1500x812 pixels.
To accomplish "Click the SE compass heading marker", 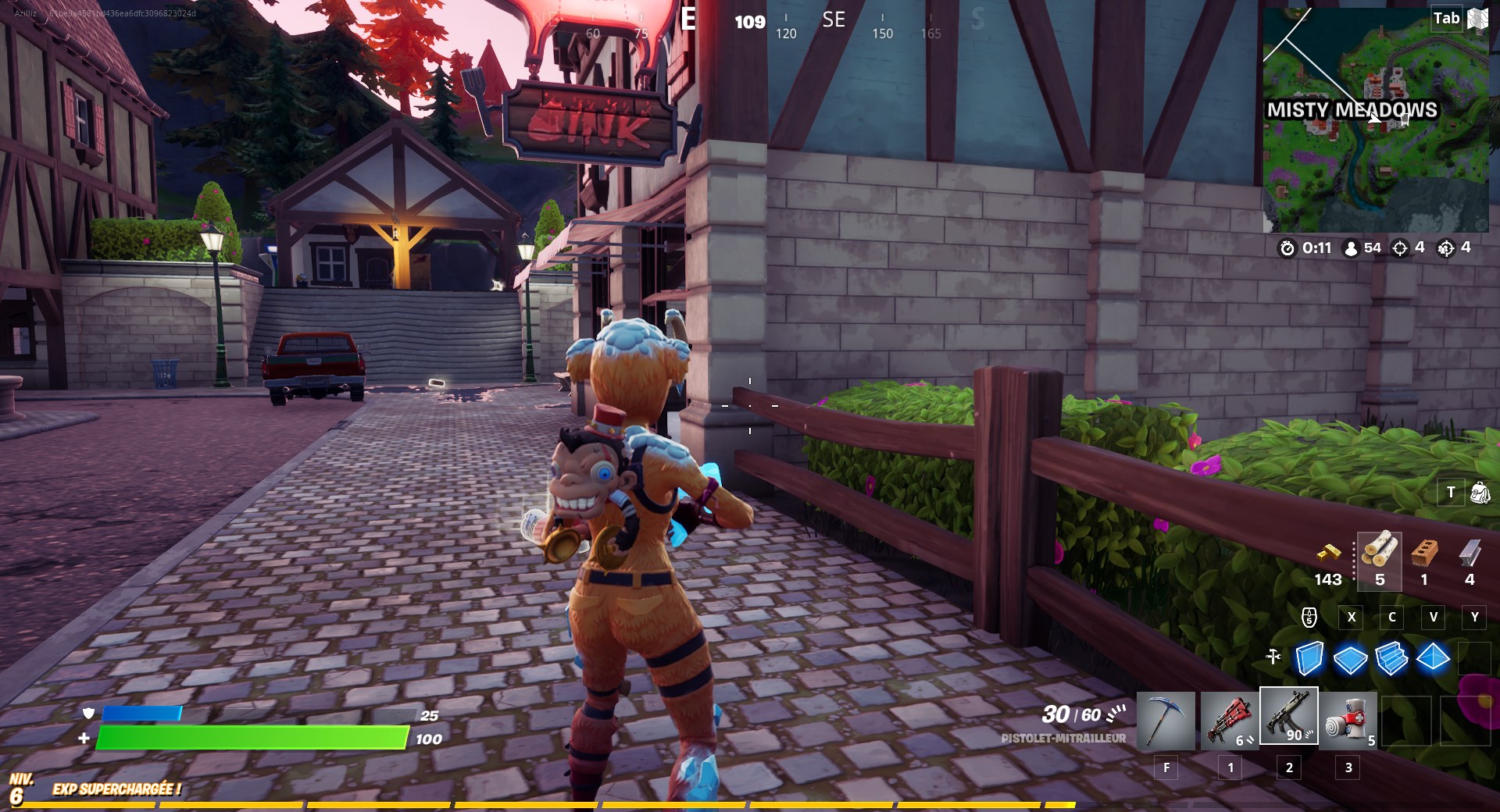I will tap(833, 21).
